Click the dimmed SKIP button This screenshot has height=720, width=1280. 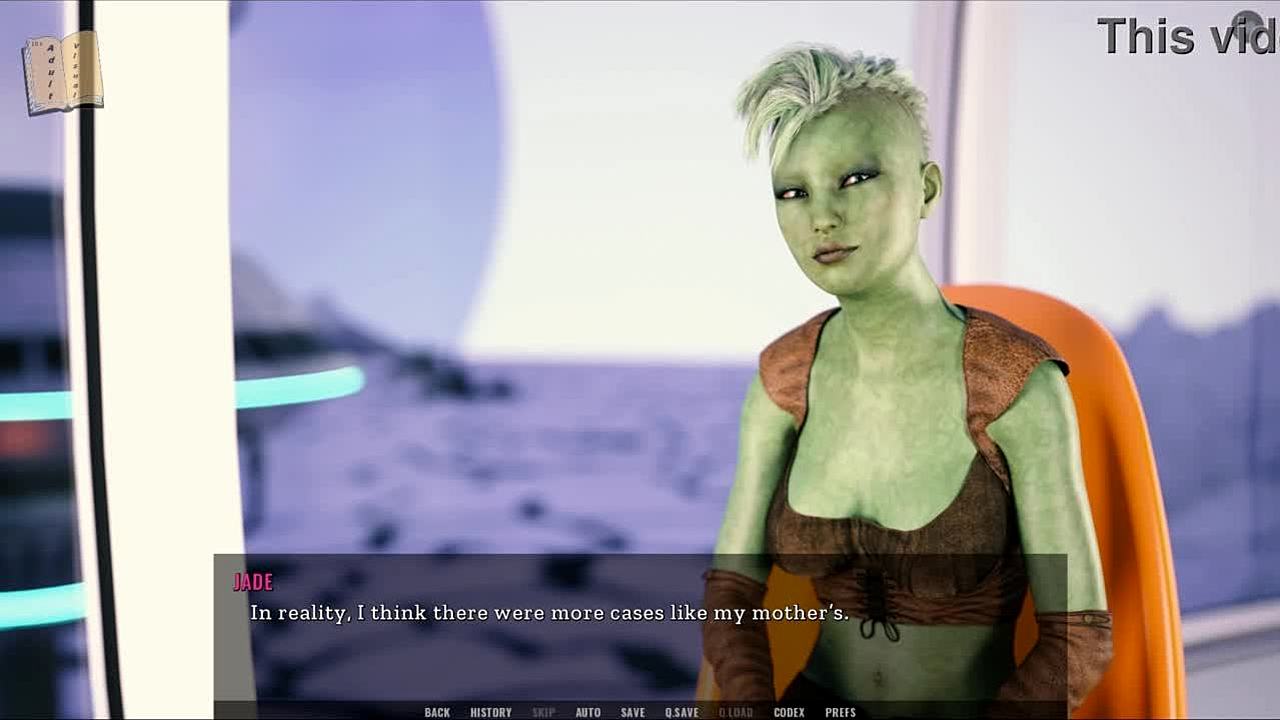click(543, 712)
